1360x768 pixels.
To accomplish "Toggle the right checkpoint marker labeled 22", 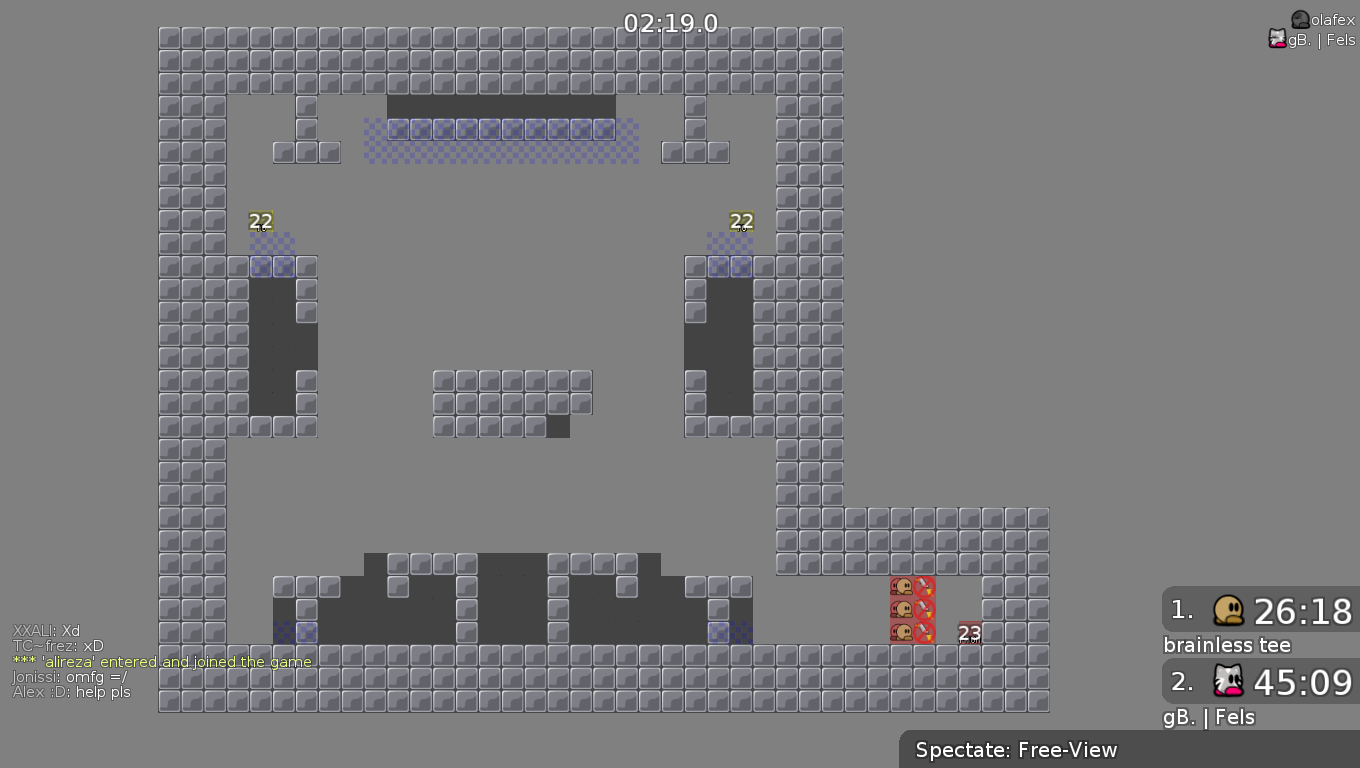I will click(x=740, y=221).
